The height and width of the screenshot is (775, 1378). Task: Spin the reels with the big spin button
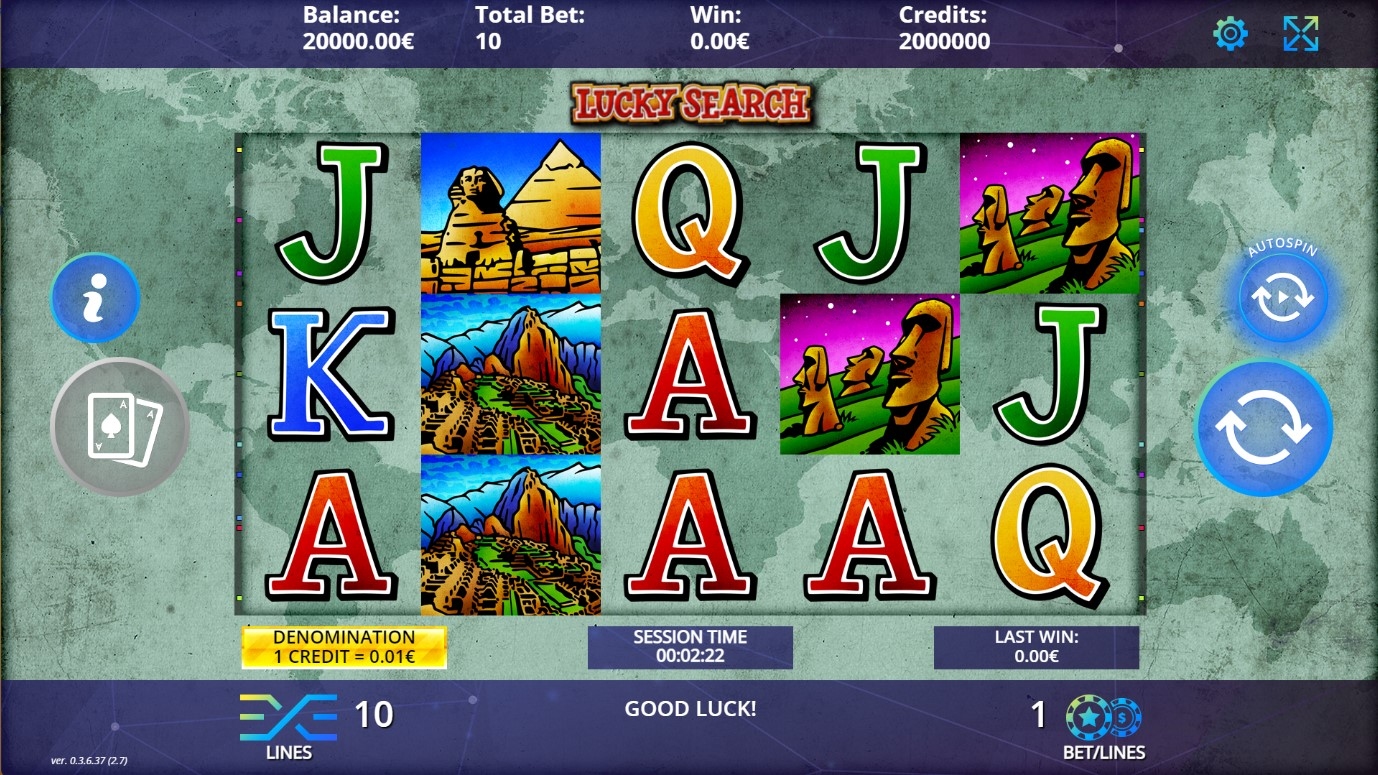pos(1263,428)
